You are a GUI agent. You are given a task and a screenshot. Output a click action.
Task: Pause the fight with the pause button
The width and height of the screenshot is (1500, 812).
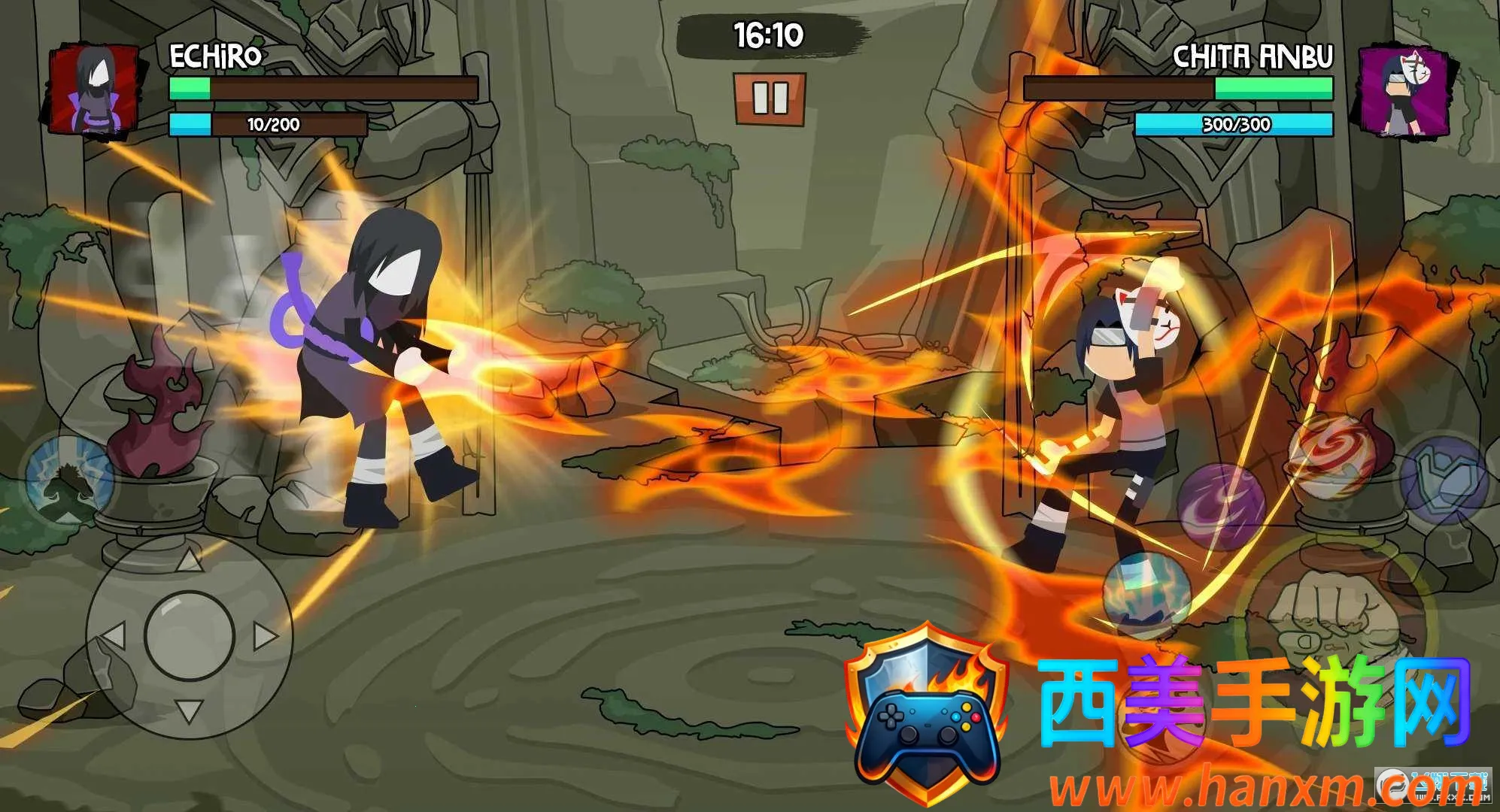pos(770,98)
